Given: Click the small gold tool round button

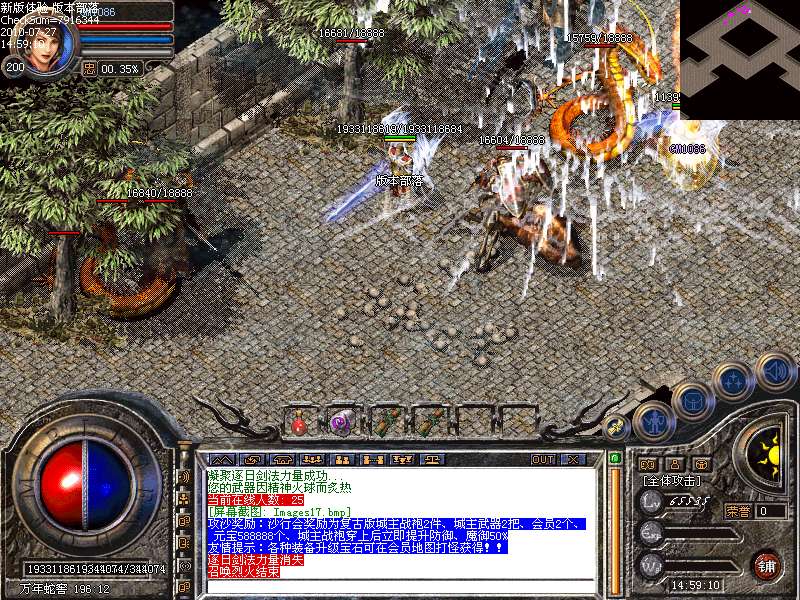Looking at the screenshot, I should pyautogui.click(x=615, y=428).
